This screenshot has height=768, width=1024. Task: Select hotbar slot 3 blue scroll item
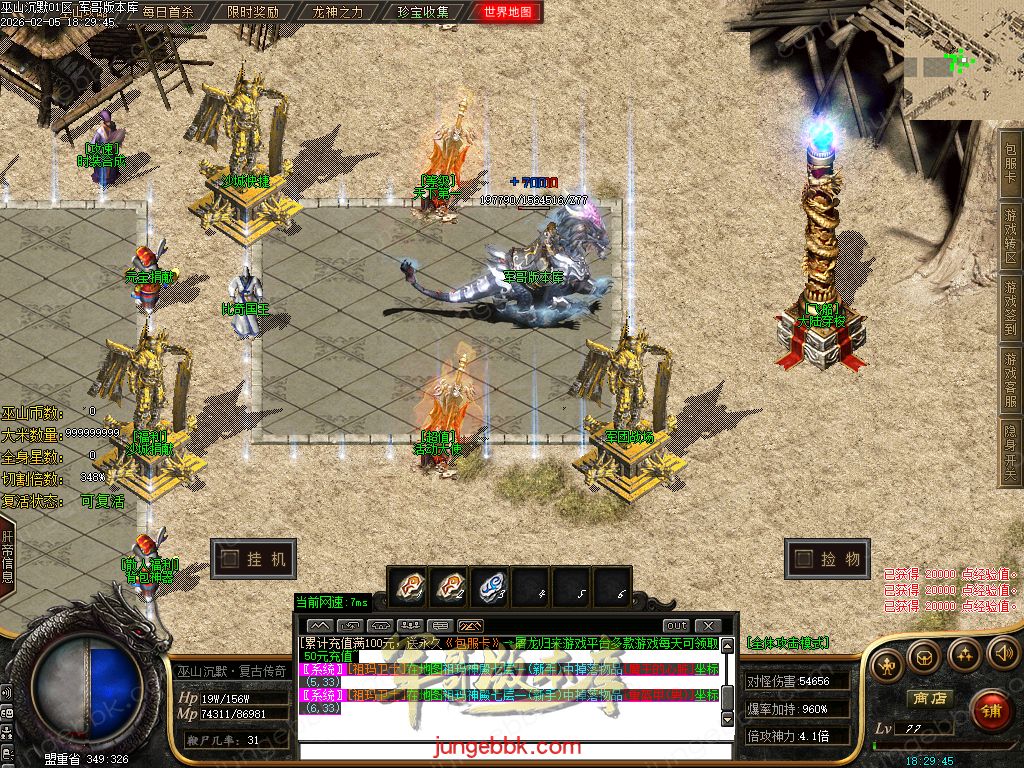[489, 589]
